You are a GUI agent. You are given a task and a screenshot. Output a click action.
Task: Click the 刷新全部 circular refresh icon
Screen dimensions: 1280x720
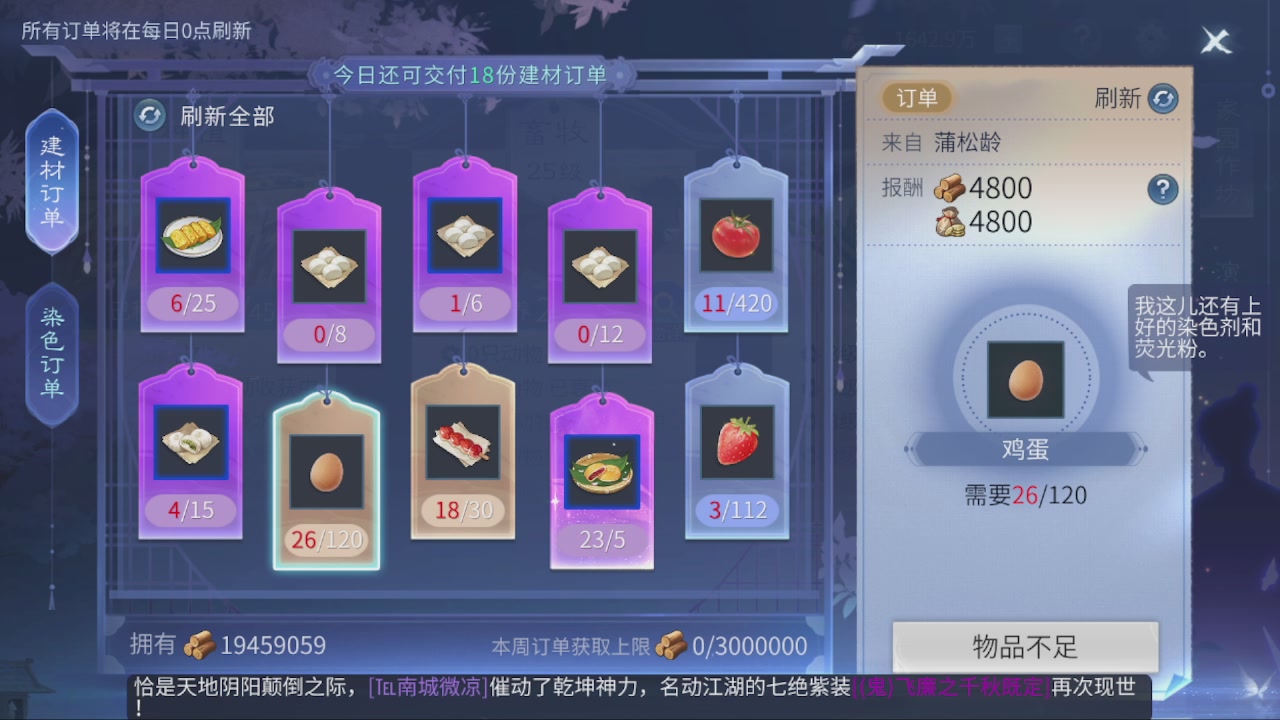click(x=150, y=117)
